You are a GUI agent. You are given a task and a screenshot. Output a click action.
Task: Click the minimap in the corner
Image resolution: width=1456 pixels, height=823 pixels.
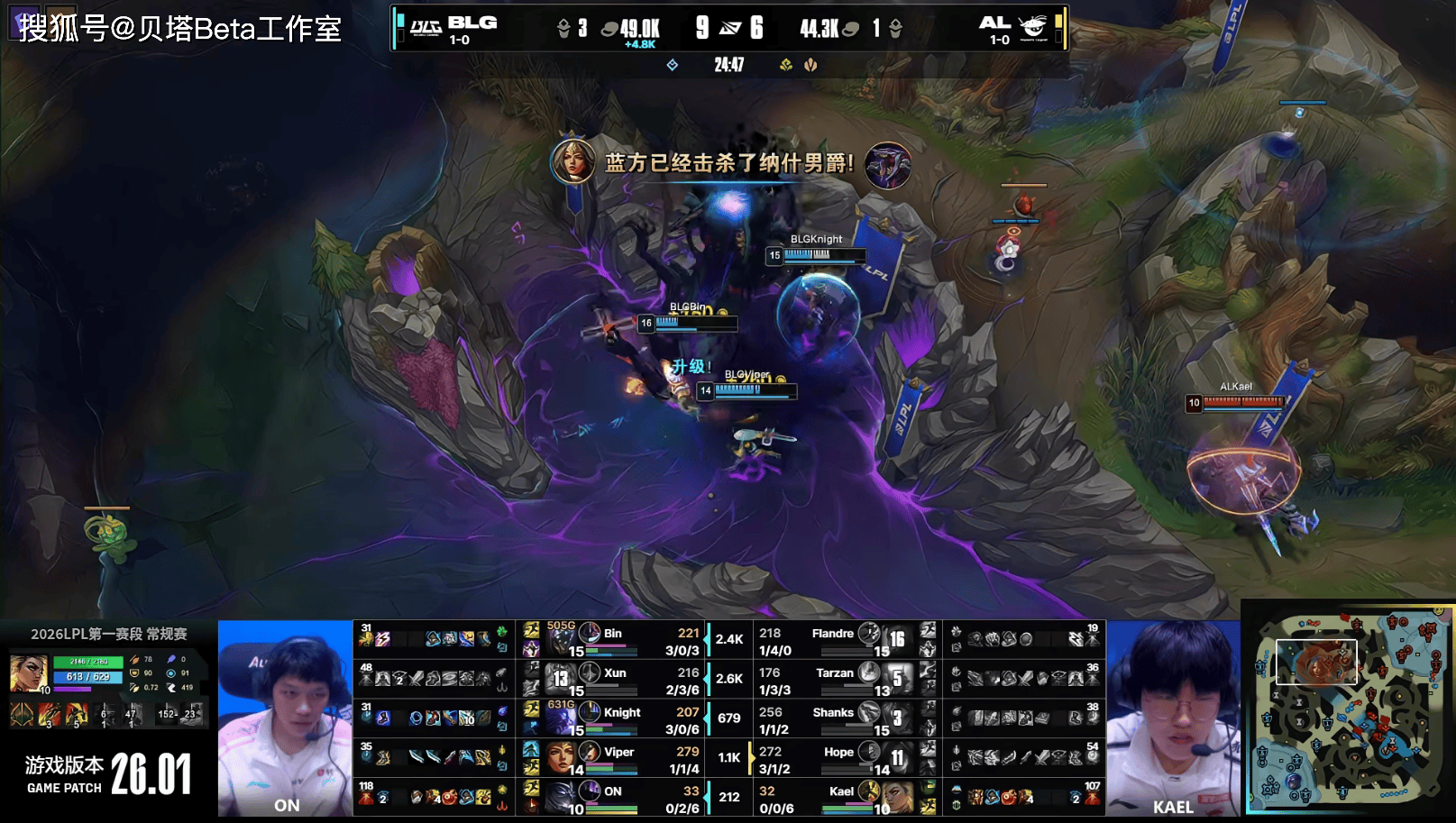pyautogui.click(x=1347, y=711)
